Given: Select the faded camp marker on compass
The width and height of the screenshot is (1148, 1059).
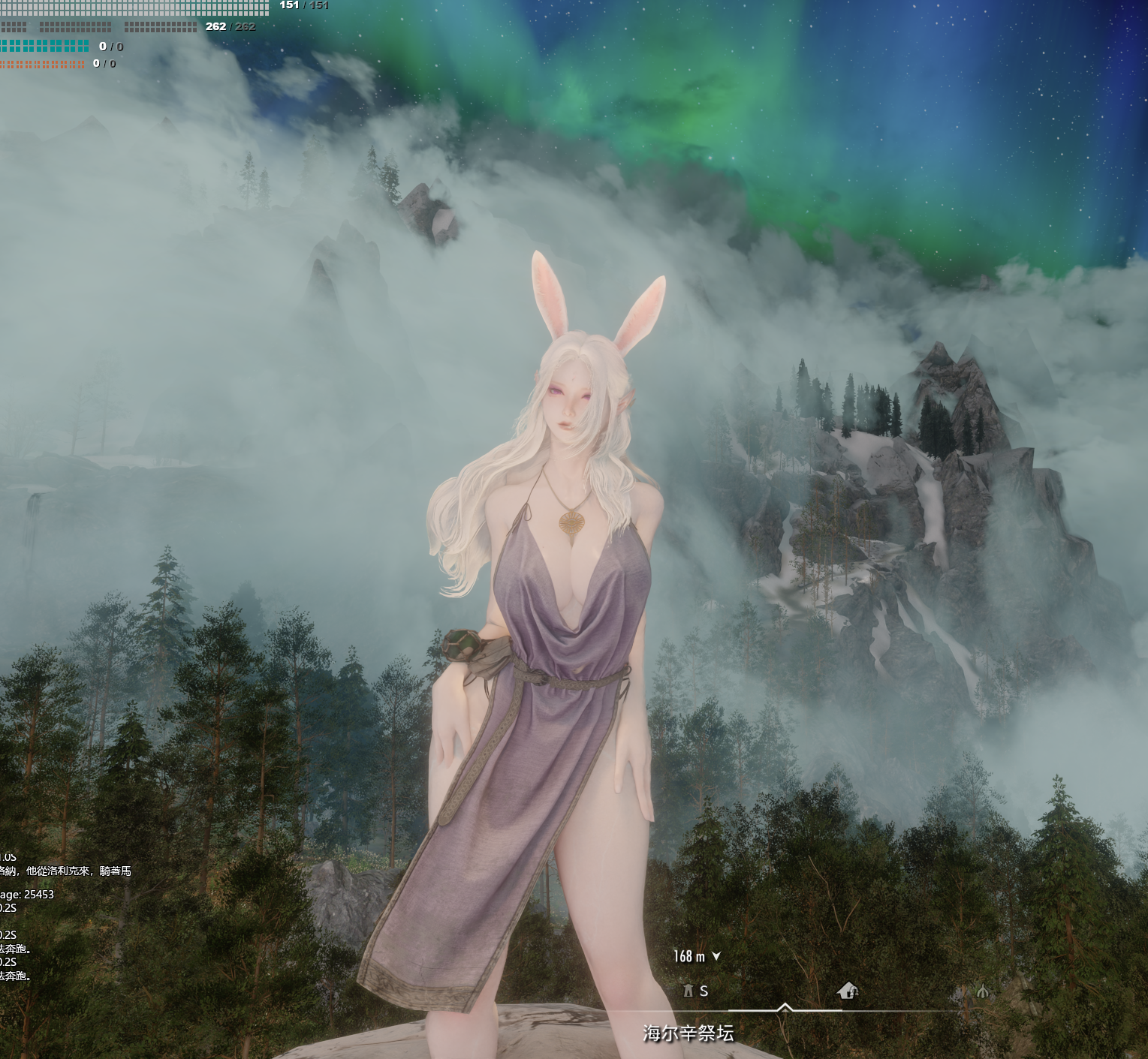Looking at the screenshot, I should coord(982,992).
